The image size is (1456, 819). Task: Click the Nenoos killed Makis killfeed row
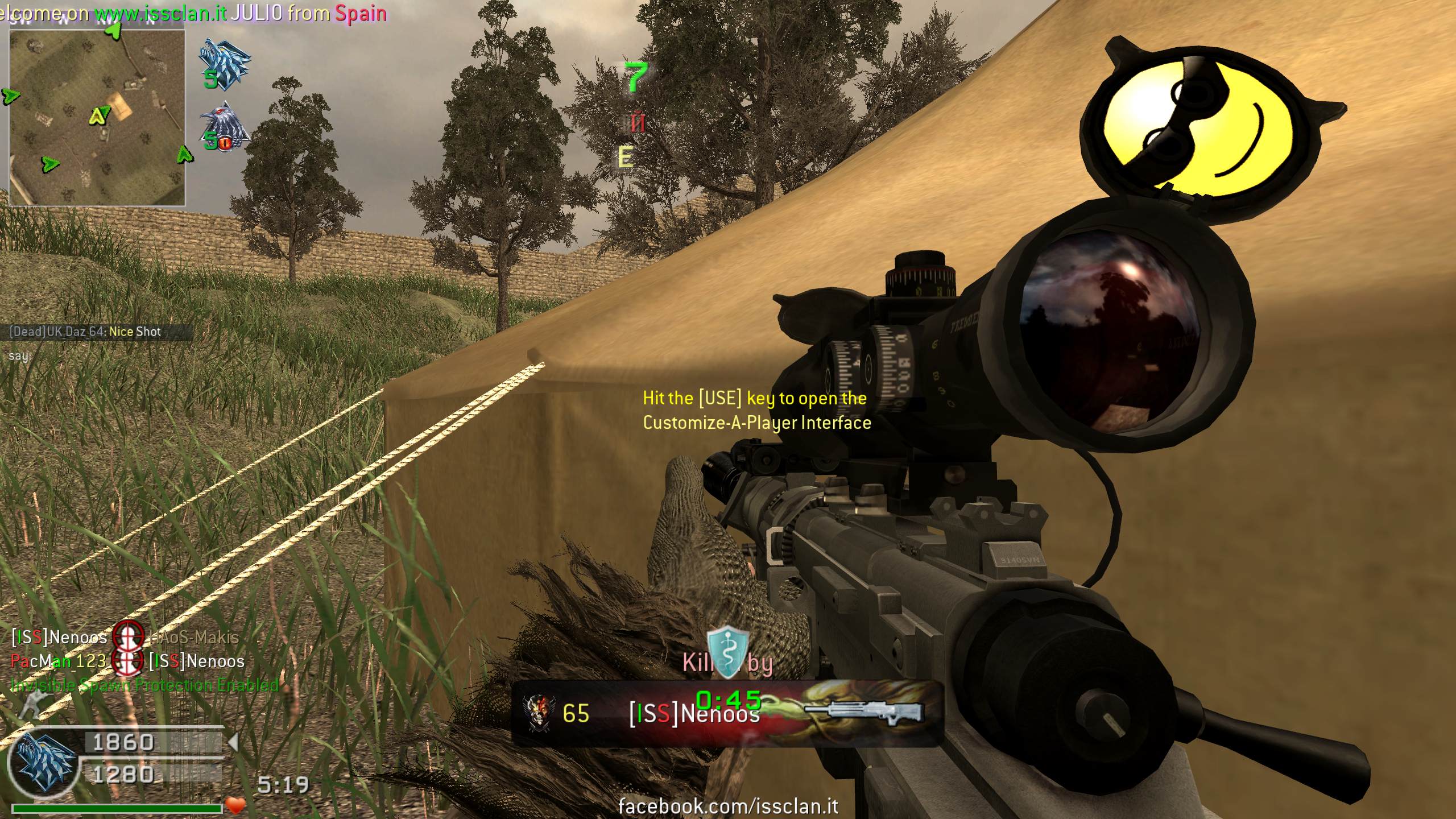pos(125,638)
